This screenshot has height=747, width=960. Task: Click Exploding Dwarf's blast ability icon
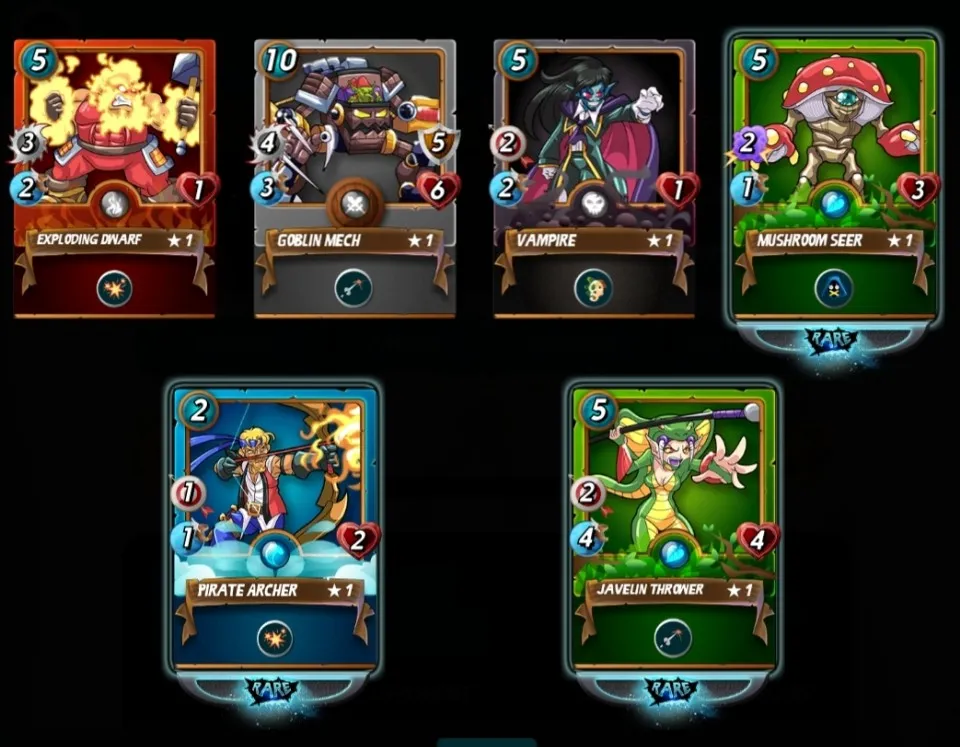114,288
